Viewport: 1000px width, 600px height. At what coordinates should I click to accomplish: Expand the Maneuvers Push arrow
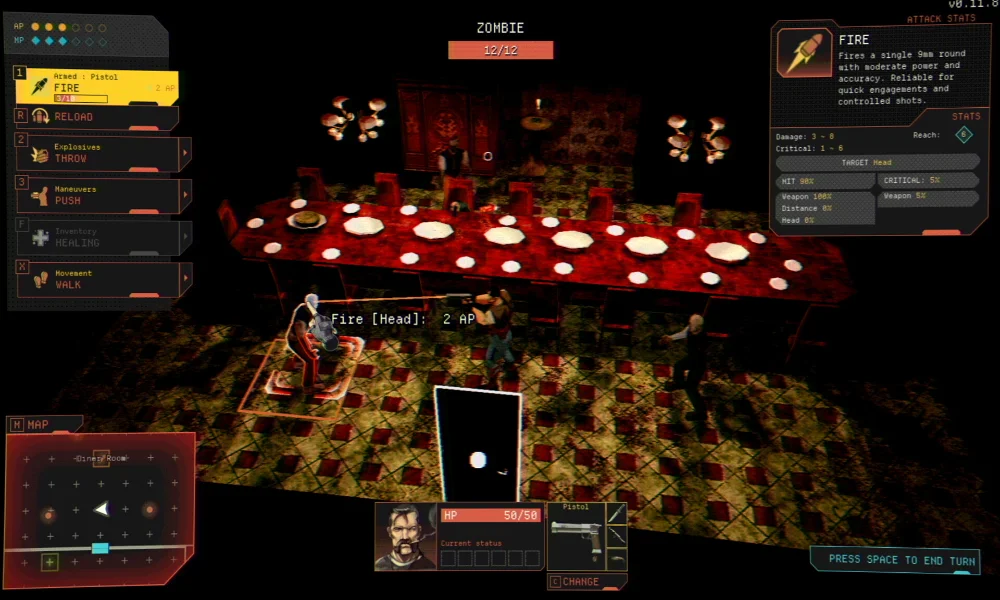pyautogui.click(x=185, y=196)
